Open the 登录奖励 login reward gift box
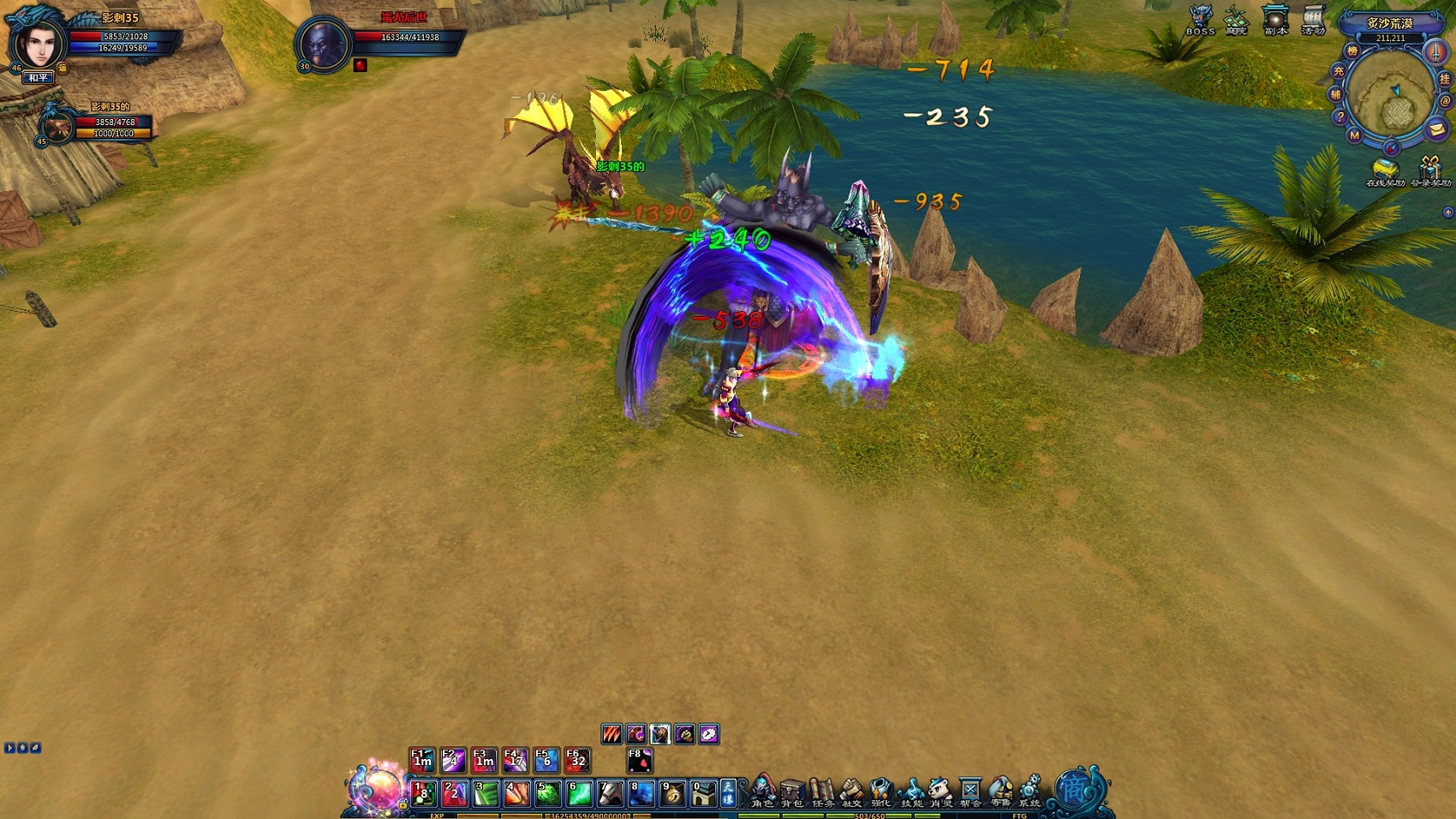 [1430, 171]
